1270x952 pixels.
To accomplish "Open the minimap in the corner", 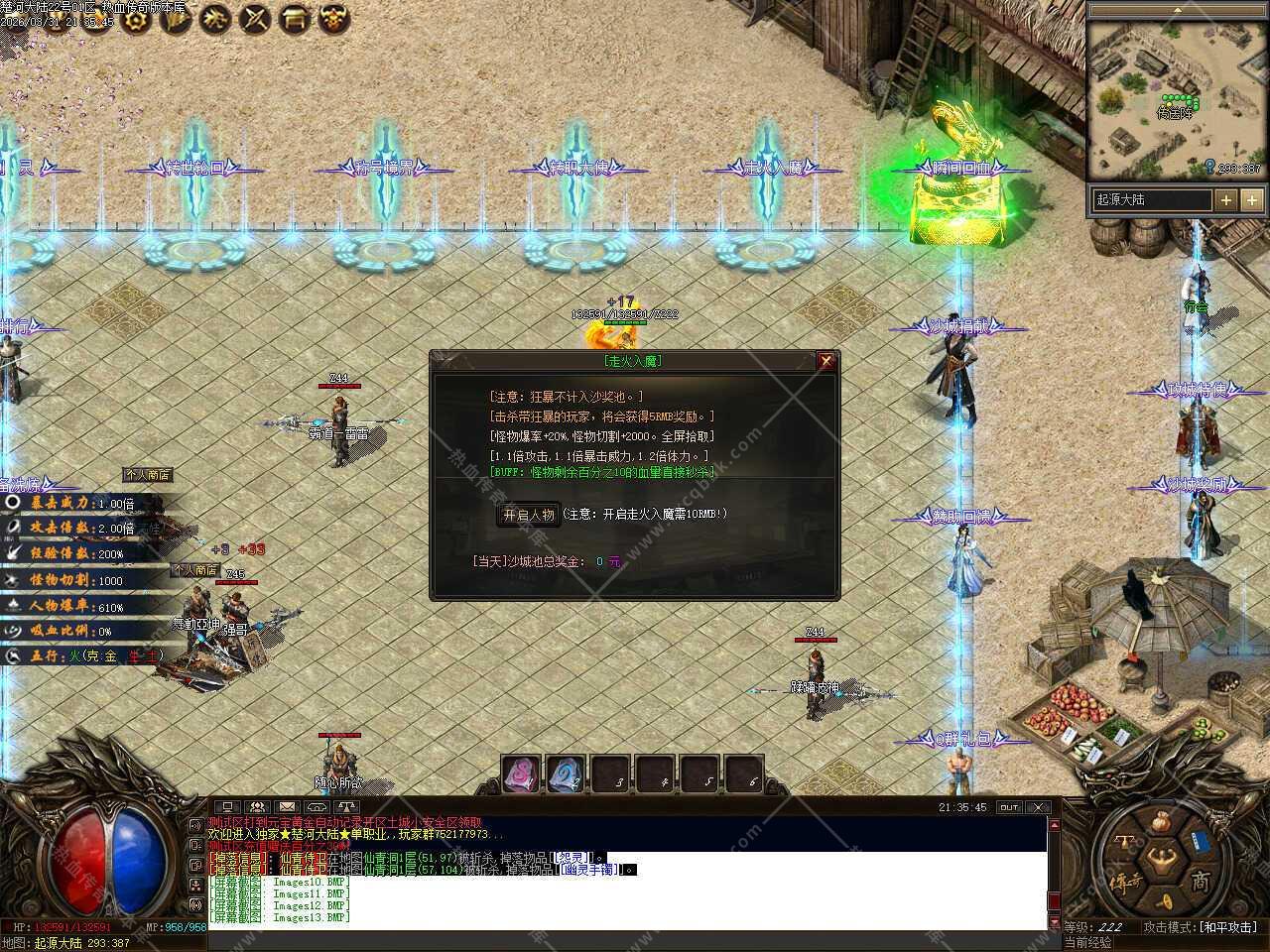I will click(x=1178, y=97).
